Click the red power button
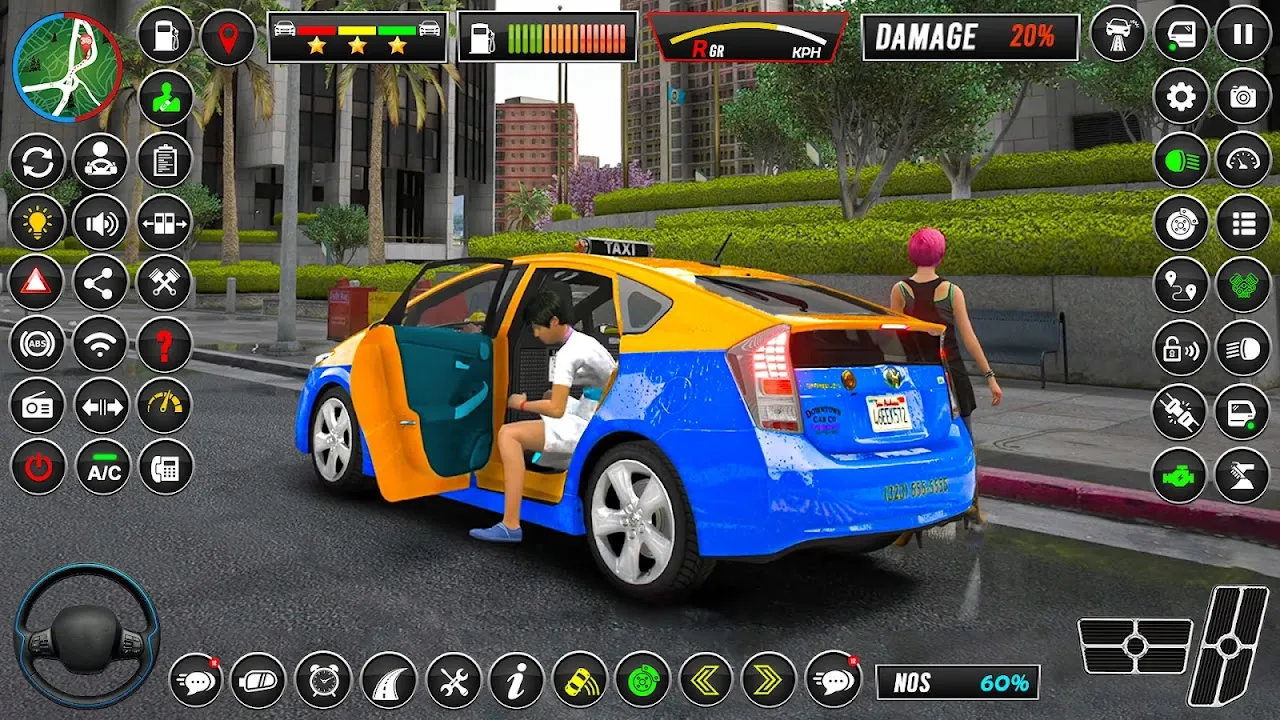 click(x=38, y=467)
